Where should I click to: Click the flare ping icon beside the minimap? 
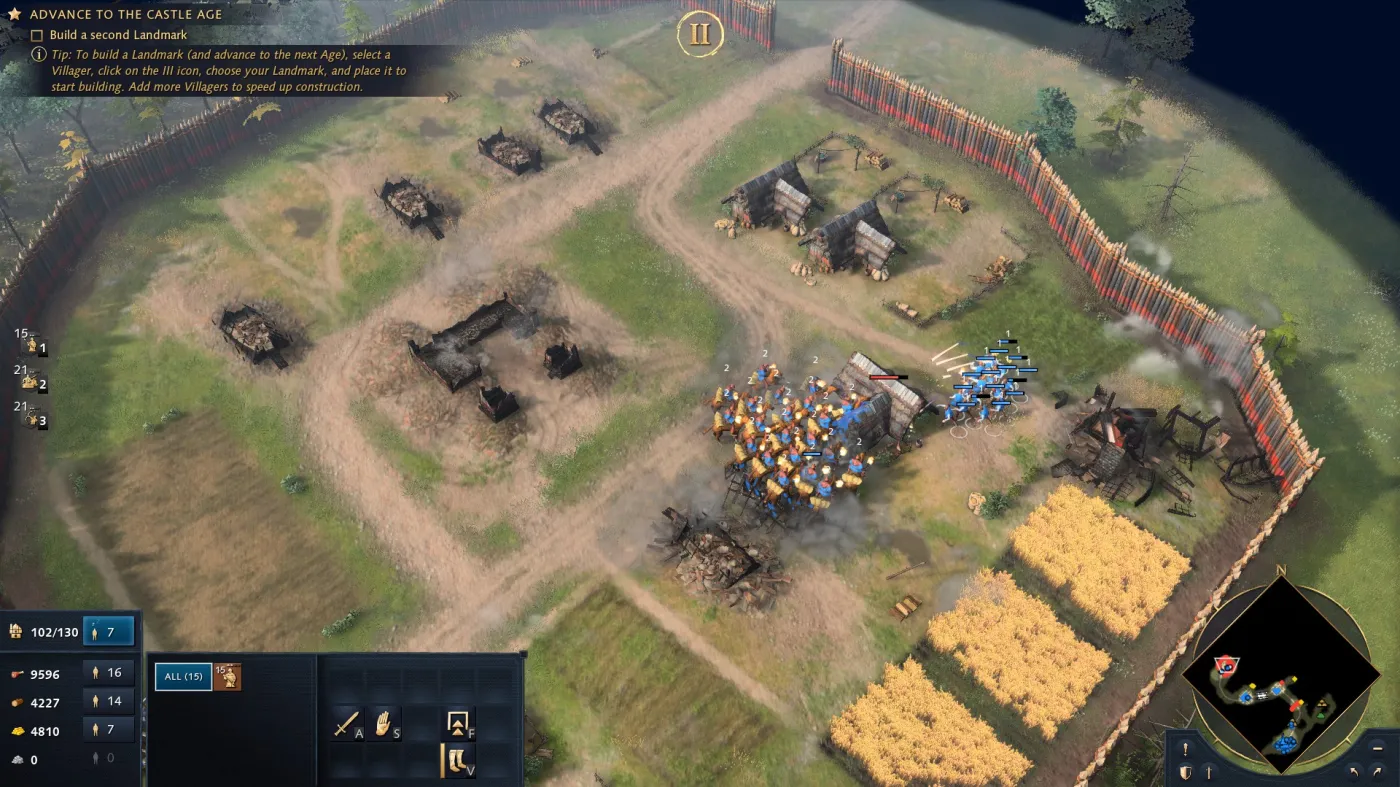pyautogui.click(x=1186, y=748)
